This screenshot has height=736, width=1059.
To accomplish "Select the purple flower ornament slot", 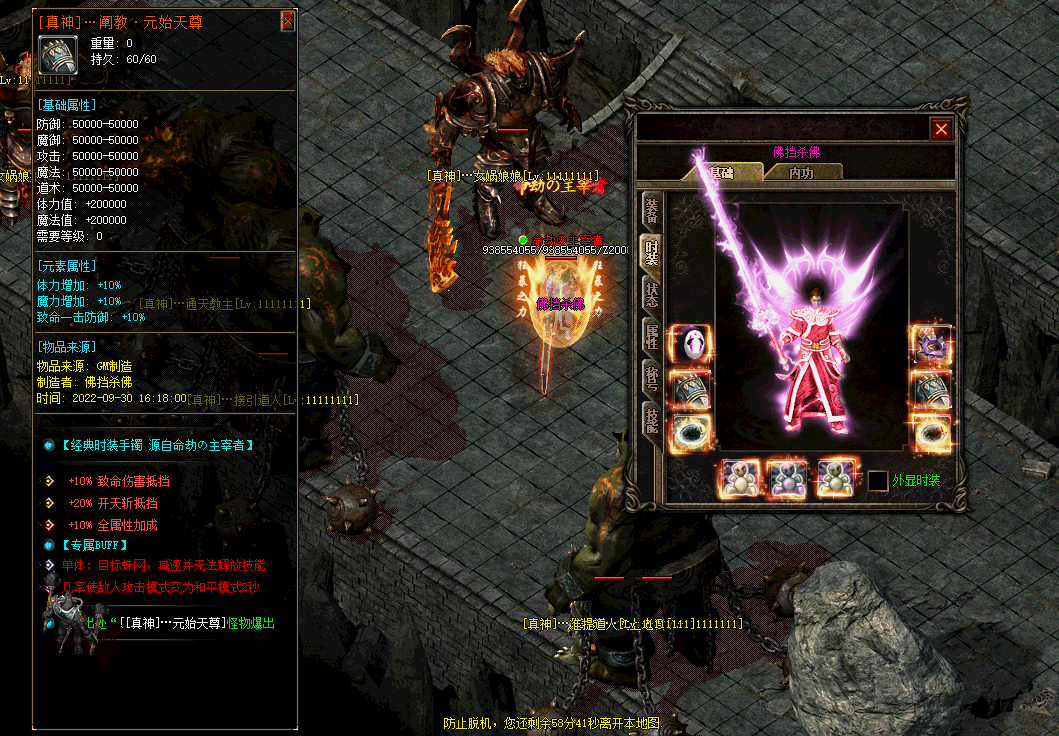I will pos(930,345).
